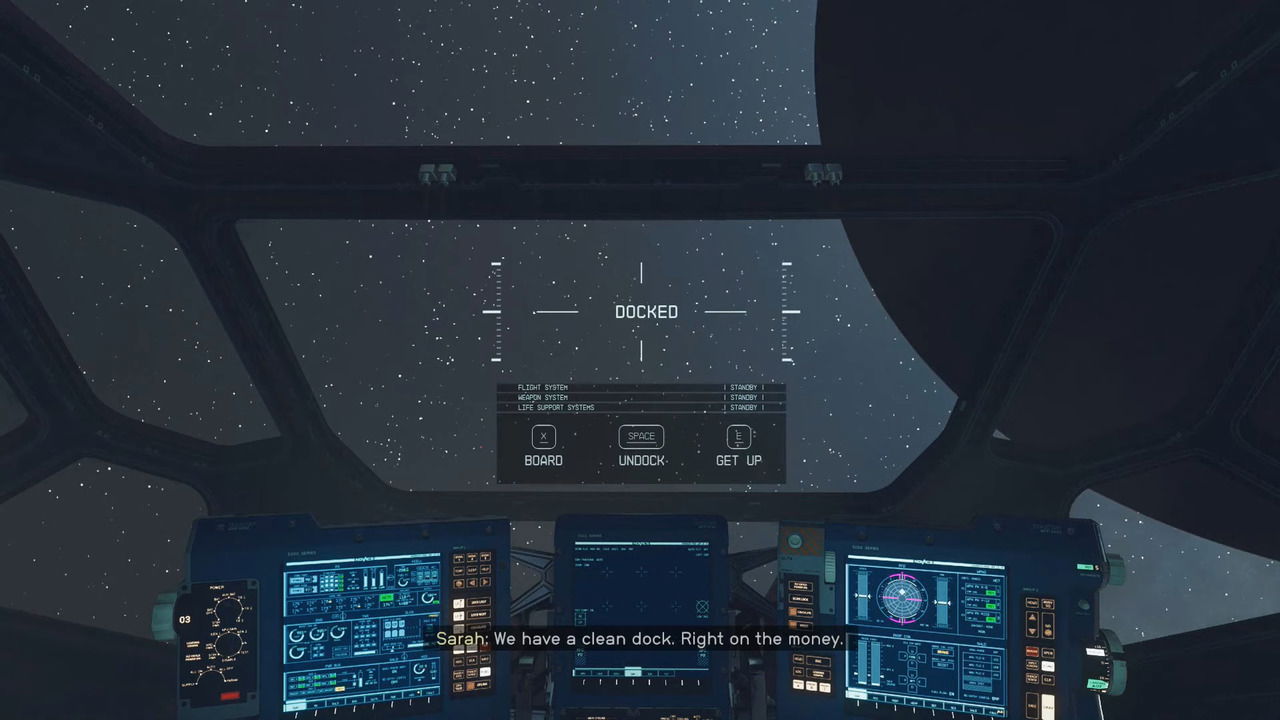Open the SUPPLY dial selector
The width and height of the screenshot is (1280, 720).
[210, 676]
